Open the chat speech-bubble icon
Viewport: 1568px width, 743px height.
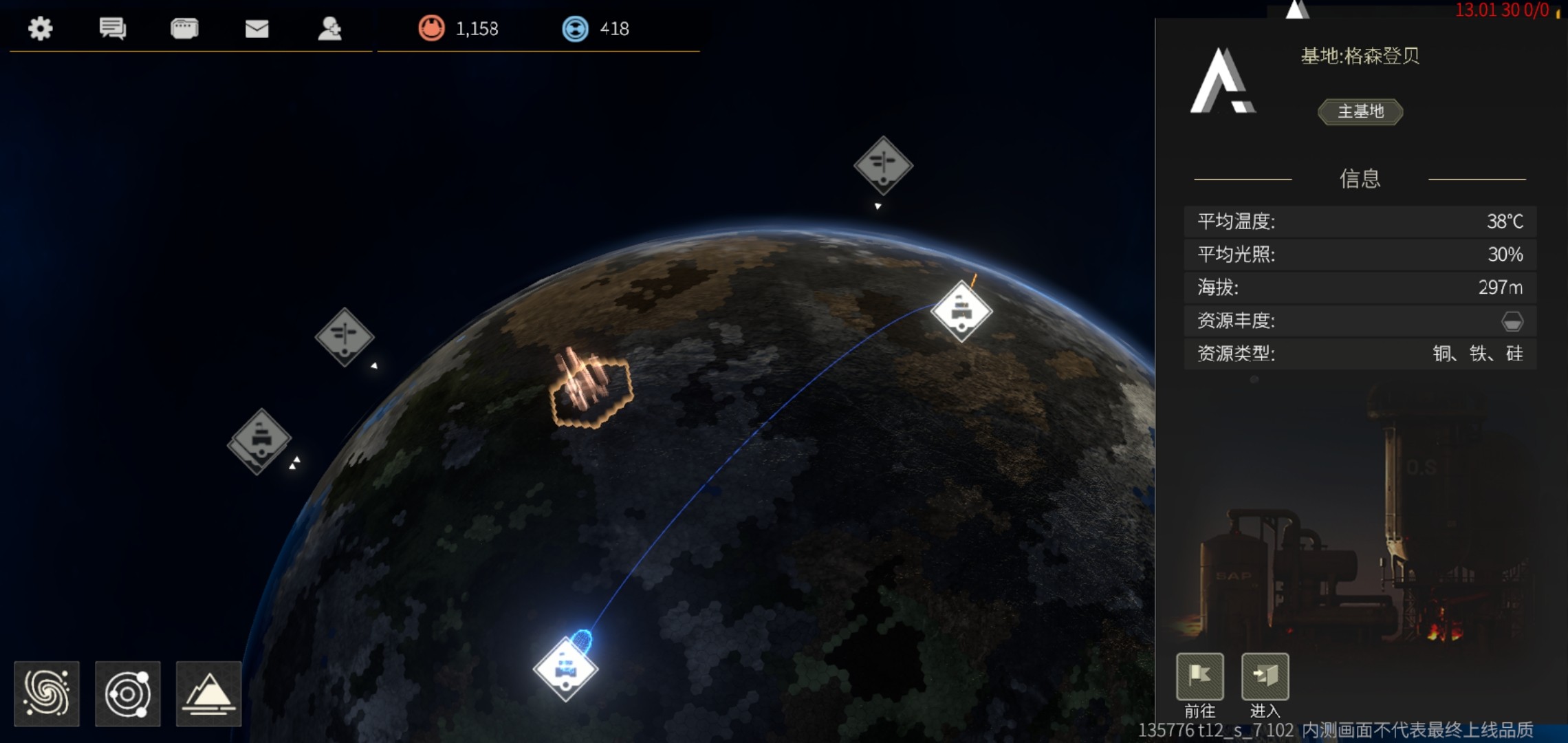point(112,28)
